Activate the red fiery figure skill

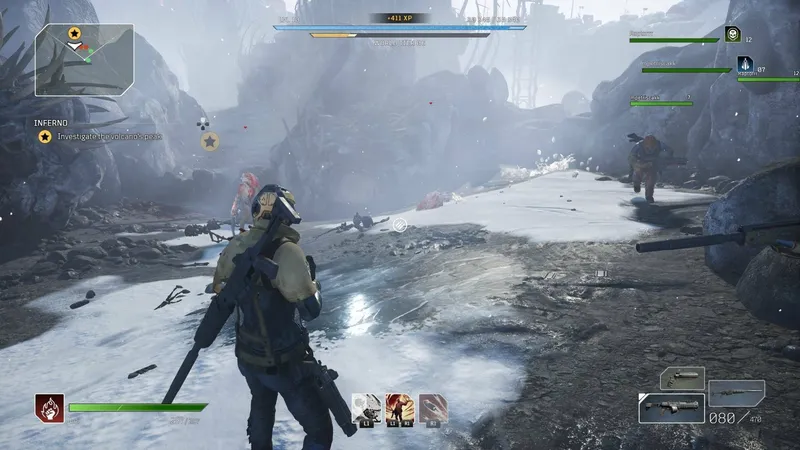398,405
